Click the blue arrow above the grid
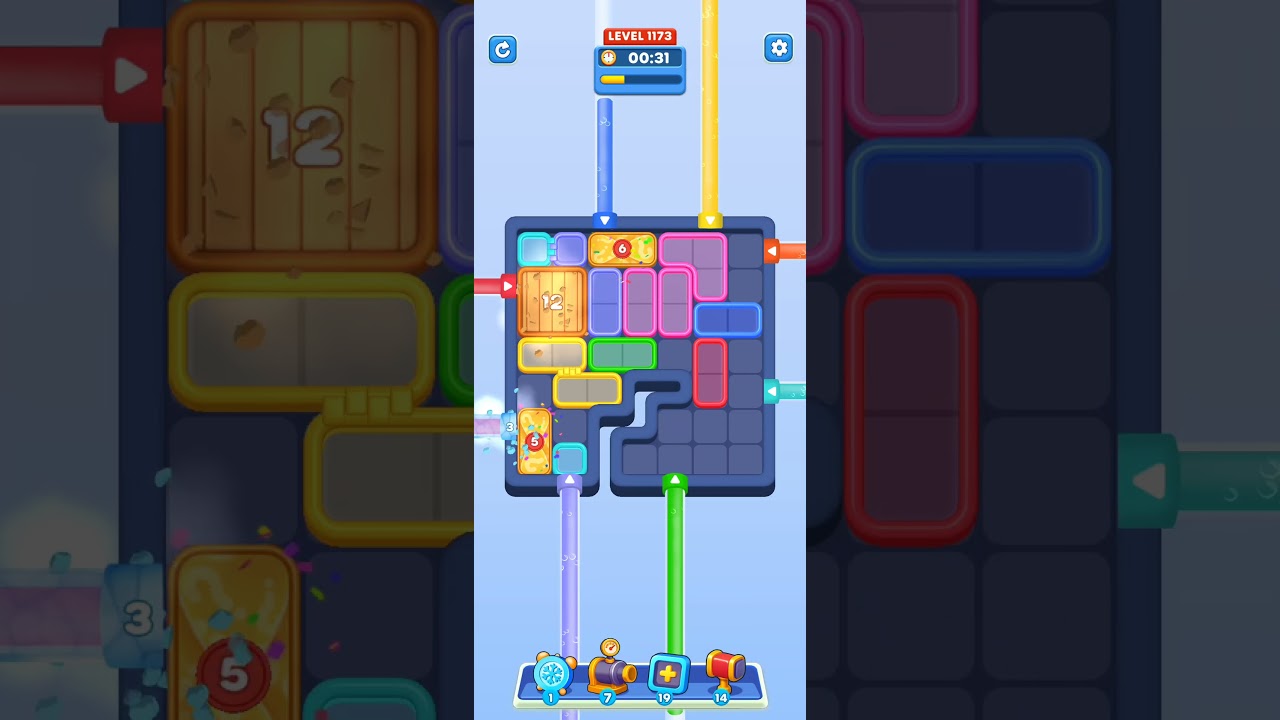This screenshot has width=1280, height=720. (x=605, y=222)
